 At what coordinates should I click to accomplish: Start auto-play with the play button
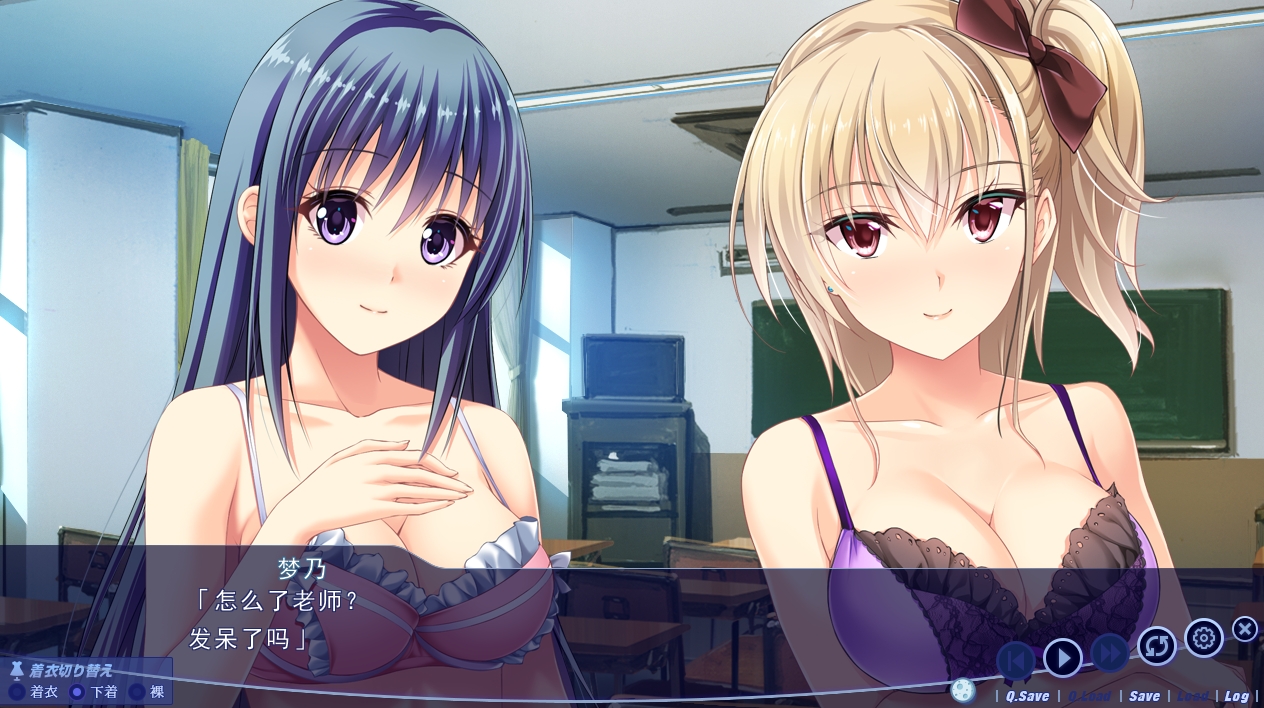coord(1063,657)
